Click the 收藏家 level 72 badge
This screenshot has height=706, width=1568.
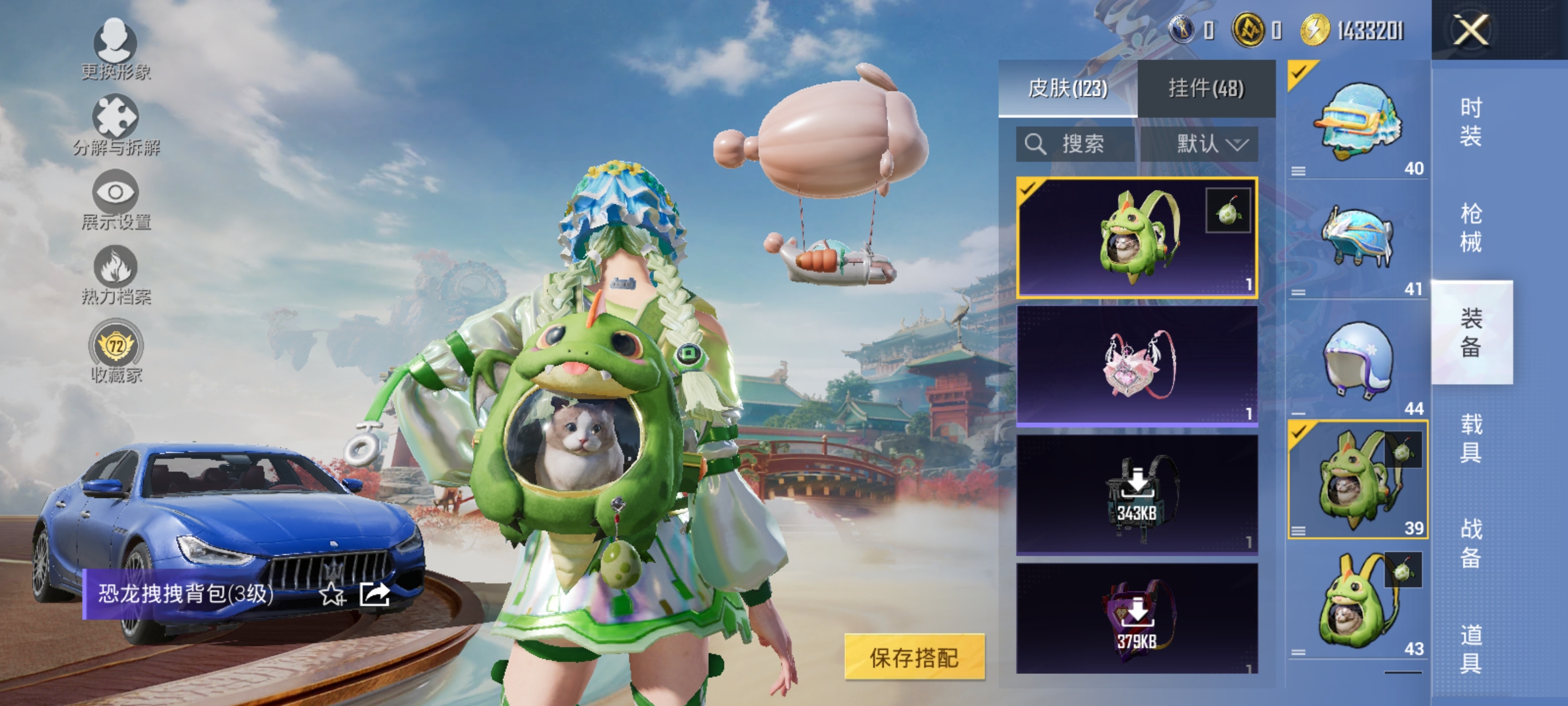tap(116, 345)
